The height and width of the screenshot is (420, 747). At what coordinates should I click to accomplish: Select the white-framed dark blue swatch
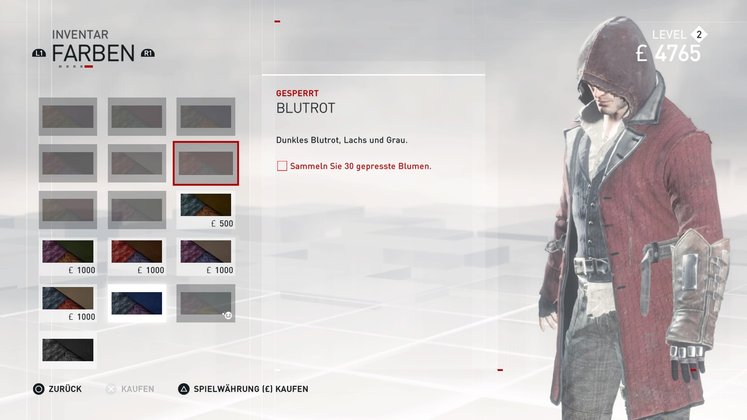point(137,303)
